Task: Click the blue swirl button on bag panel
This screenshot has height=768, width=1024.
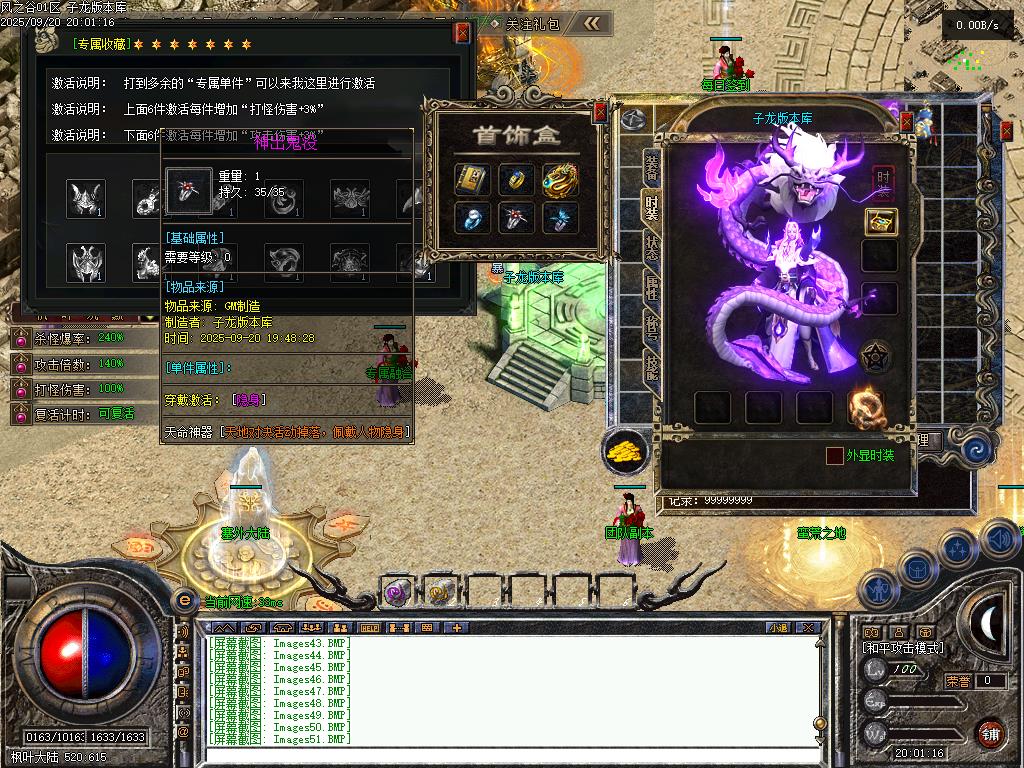Action: pyautogui.click(x=977, y=451)
